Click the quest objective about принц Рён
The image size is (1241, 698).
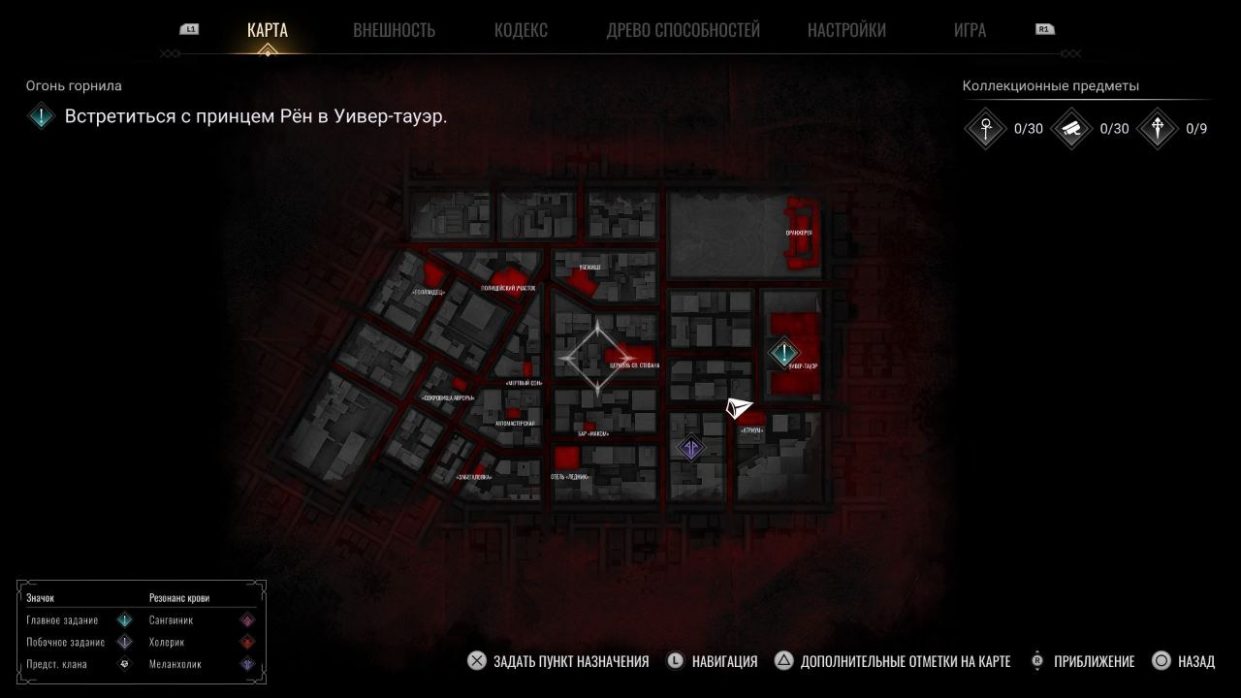[x=255, y=116]
